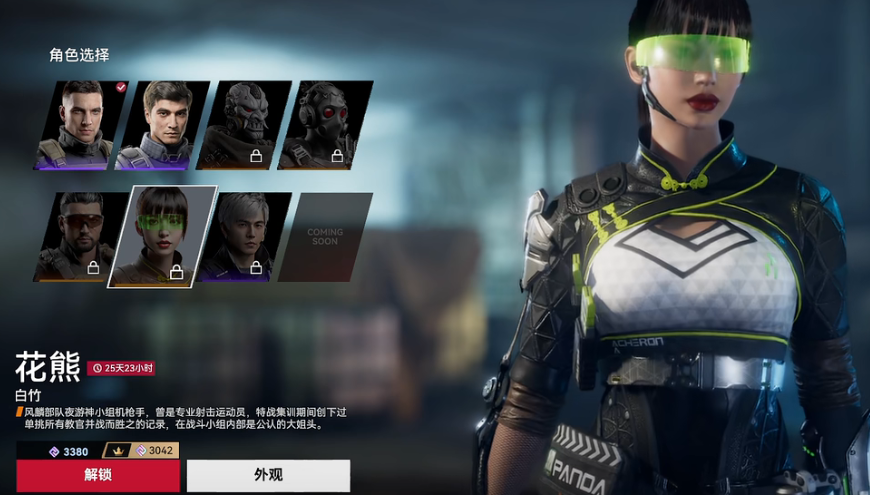Viewport: 870px width, 495px height.
Task: Select the checkmarked short-haired male portrait
Action: (x=83, y=125)
